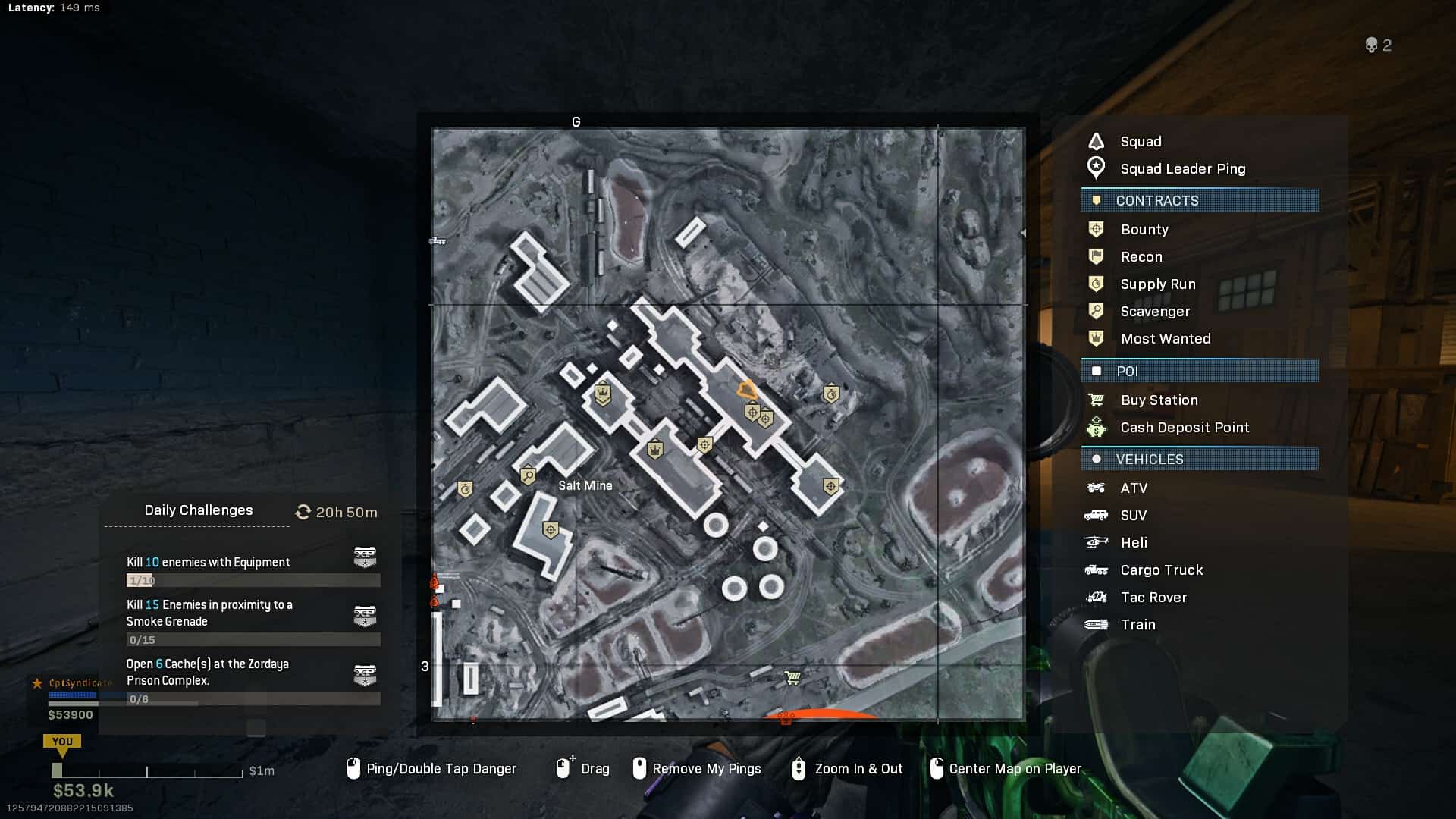Choose the Recon contract legend entry
1456x819 pixels.
pyautogui.click(x=1141, y=256)
